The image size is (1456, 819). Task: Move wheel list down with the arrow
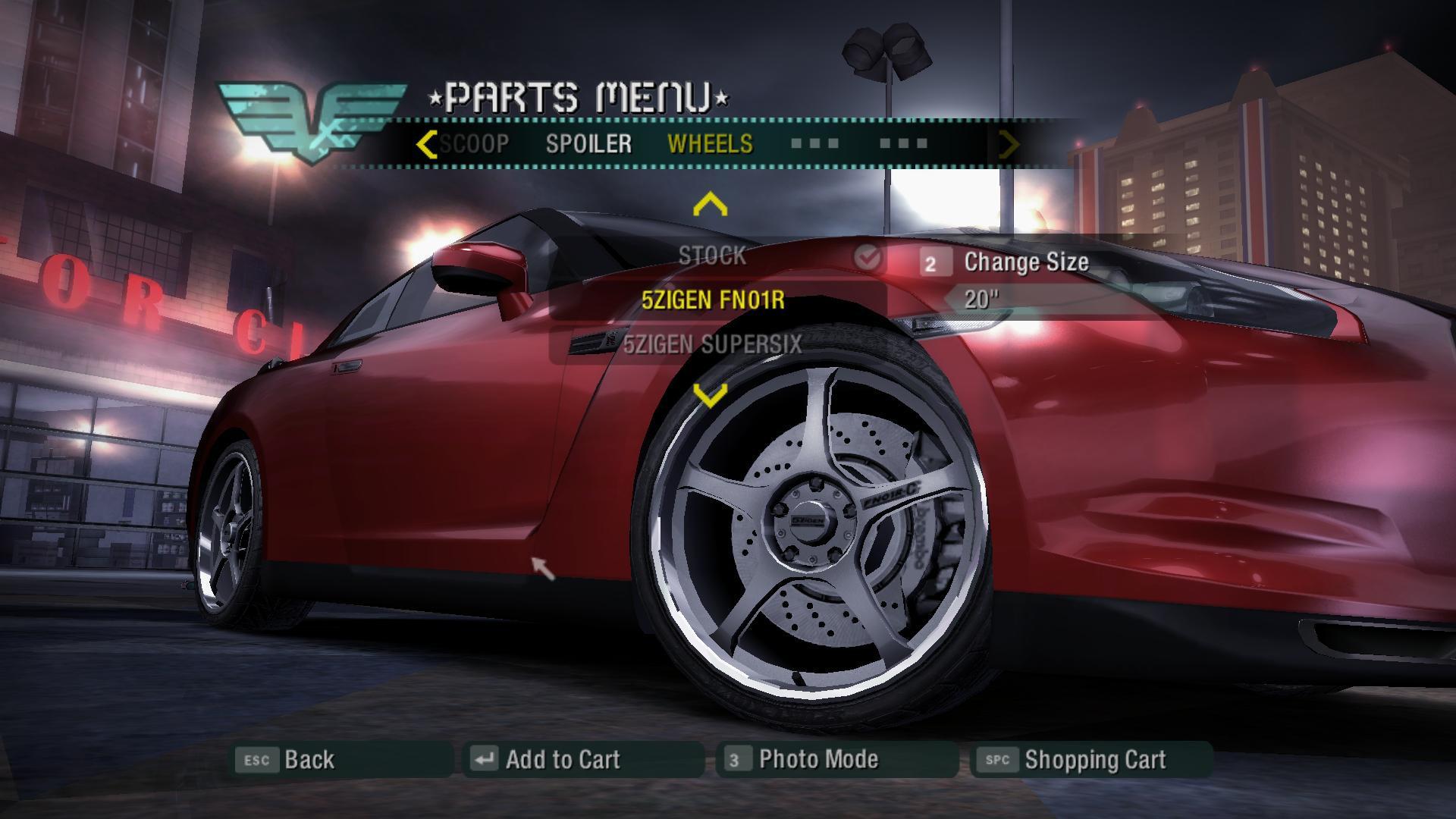point(711,394)
